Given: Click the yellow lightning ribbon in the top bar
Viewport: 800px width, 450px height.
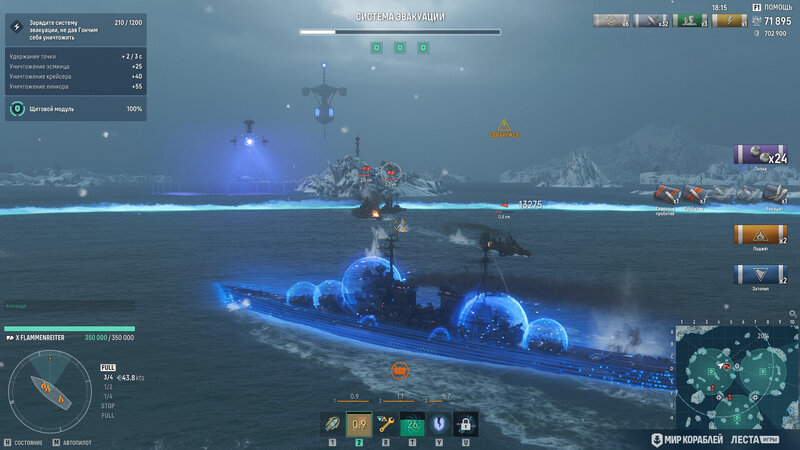Looking at the screenshot, I should 729,20.
